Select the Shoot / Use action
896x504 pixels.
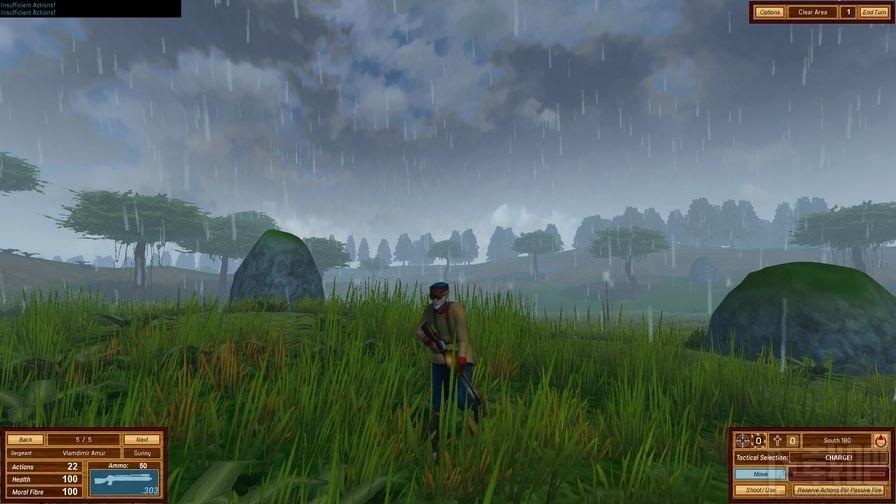[762, 490]
